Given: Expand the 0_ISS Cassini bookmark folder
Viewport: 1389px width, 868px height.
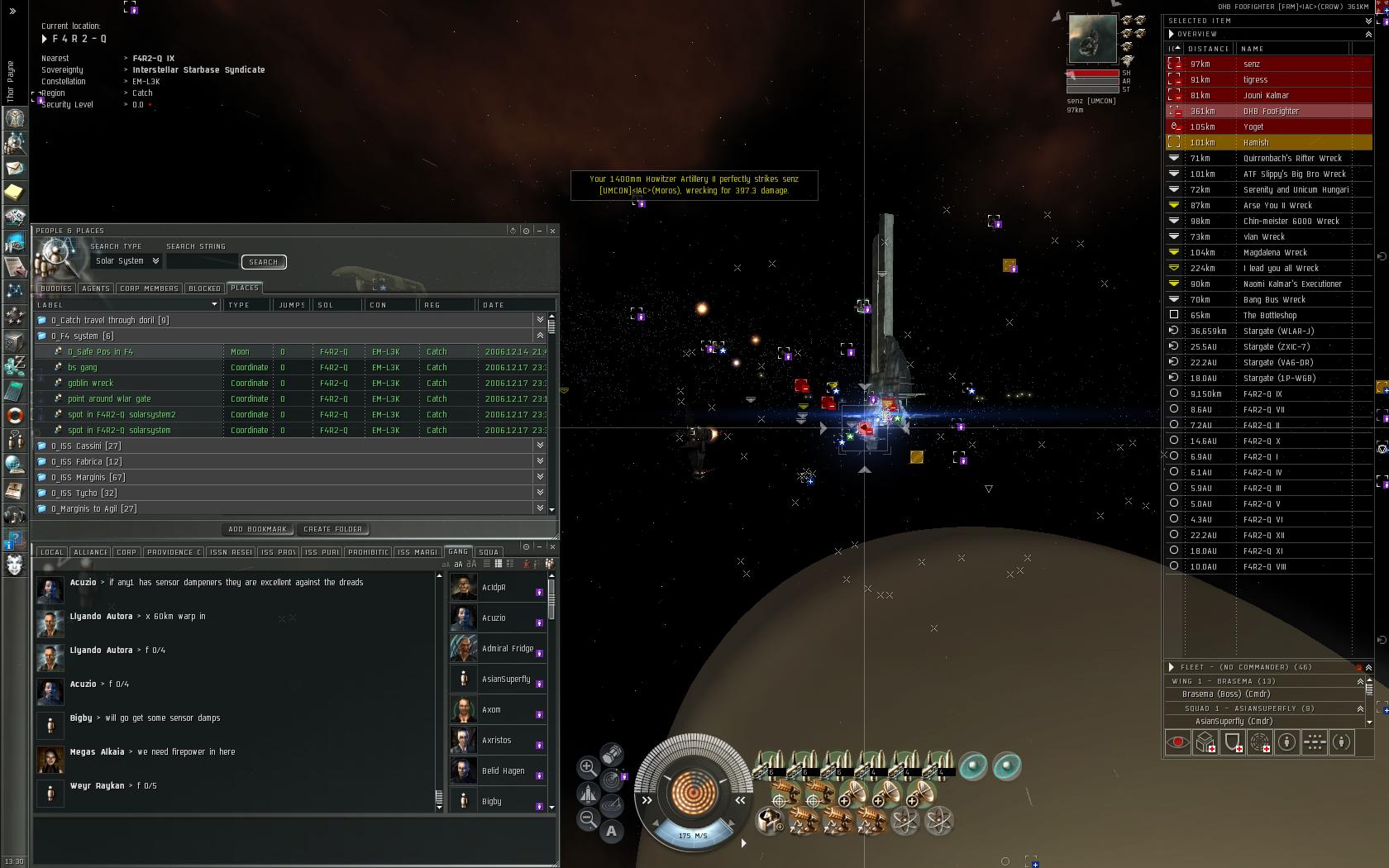Looking at the screenshot, I should point(86,446).
